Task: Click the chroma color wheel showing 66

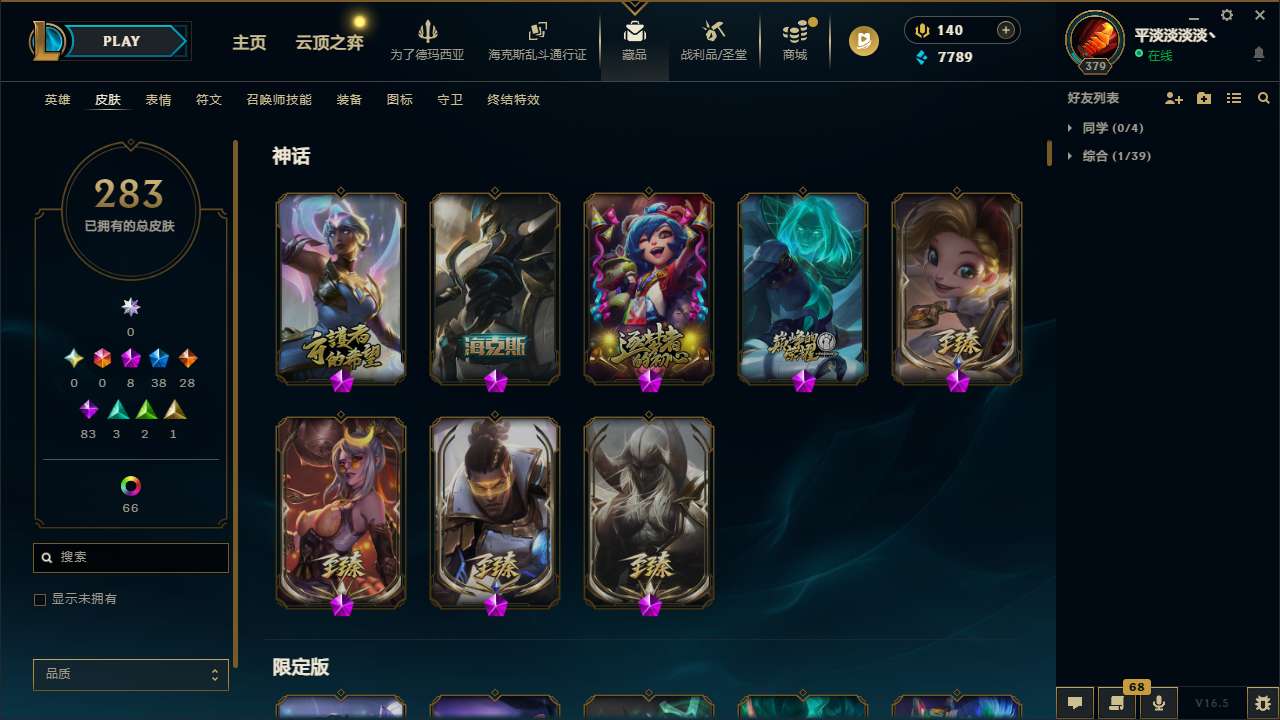Action: 130,487
